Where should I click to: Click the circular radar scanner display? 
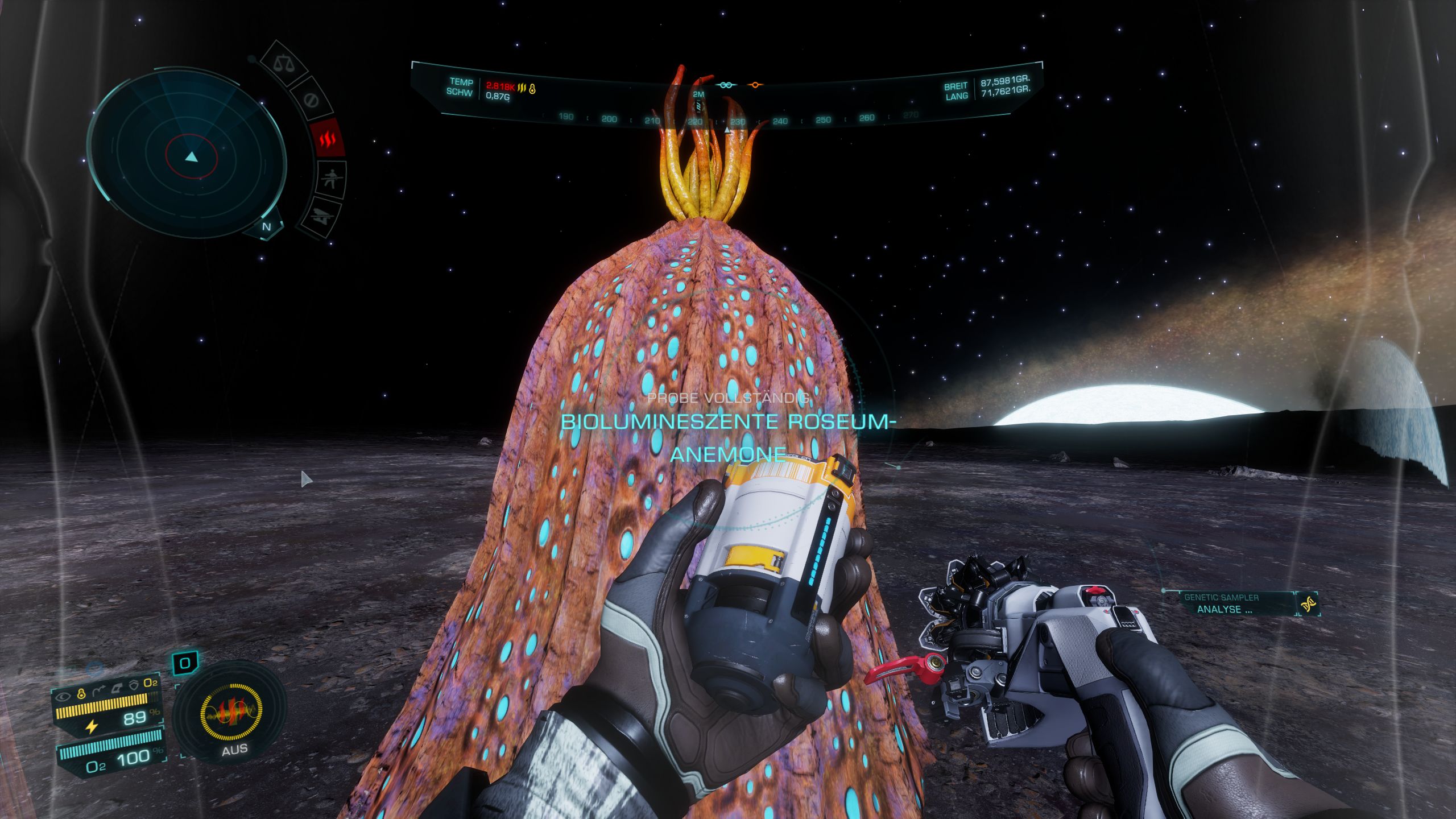(x=188, y=154)
